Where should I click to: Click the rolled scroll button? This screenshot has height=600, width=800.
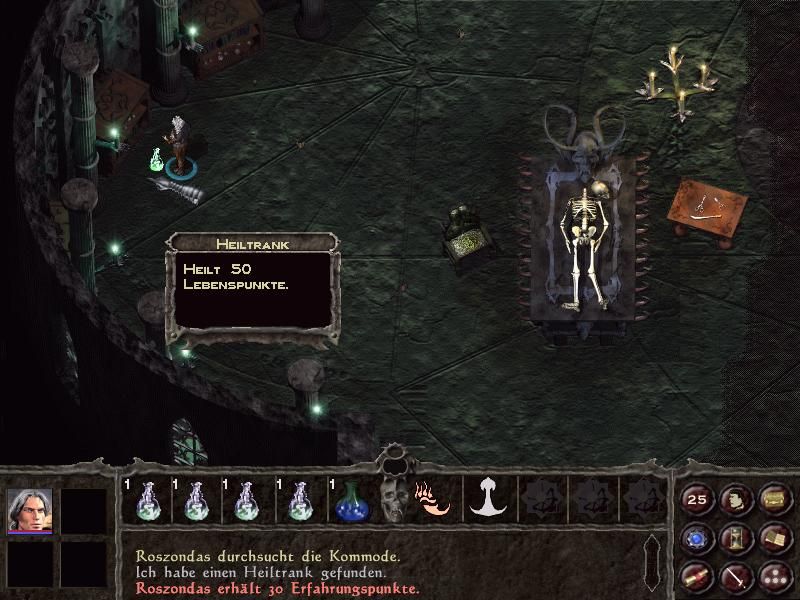[x=698, y=576]
